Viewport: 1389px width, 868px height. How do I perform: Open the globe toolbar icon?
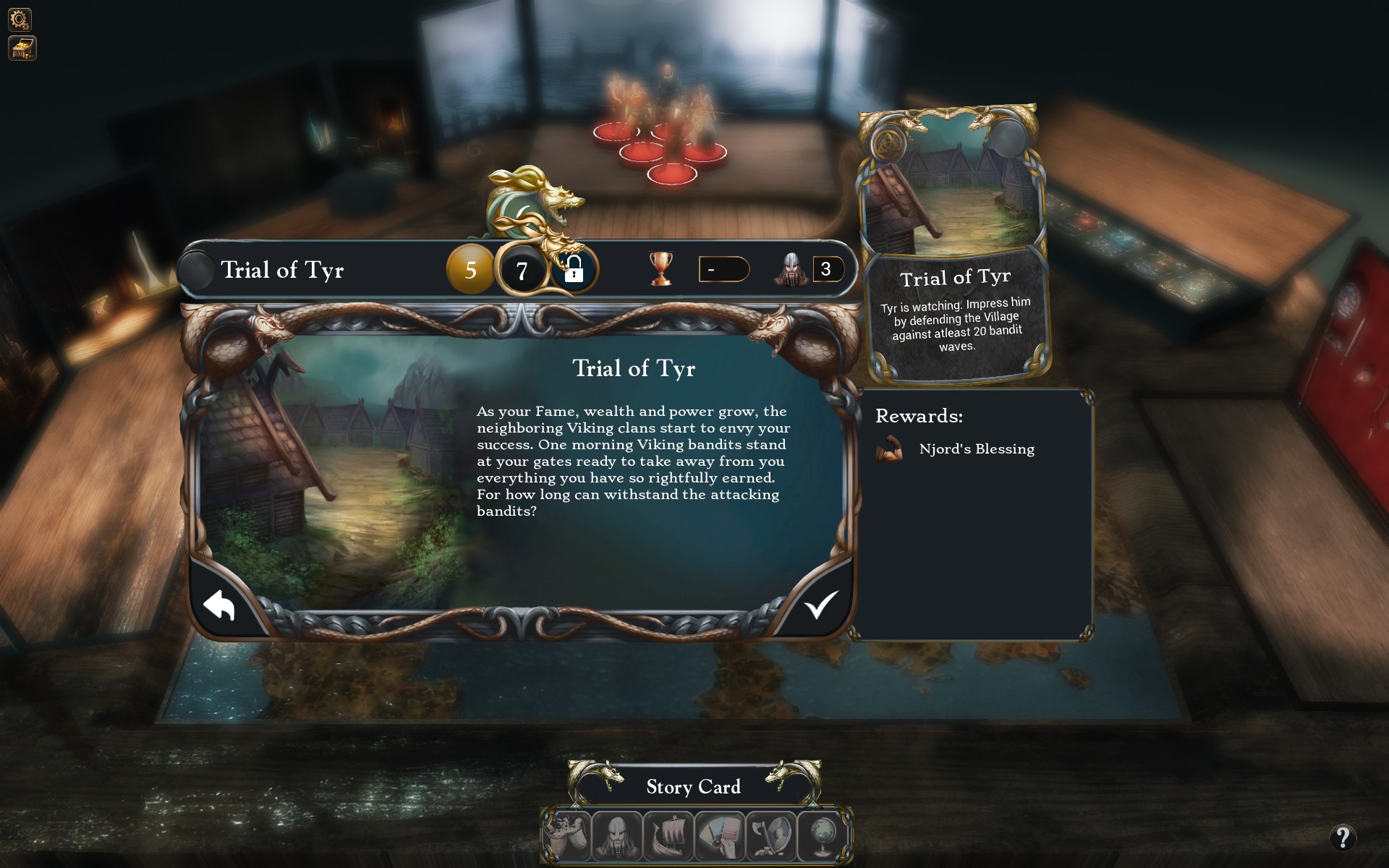pyautogui.click(x=823, y=835)
